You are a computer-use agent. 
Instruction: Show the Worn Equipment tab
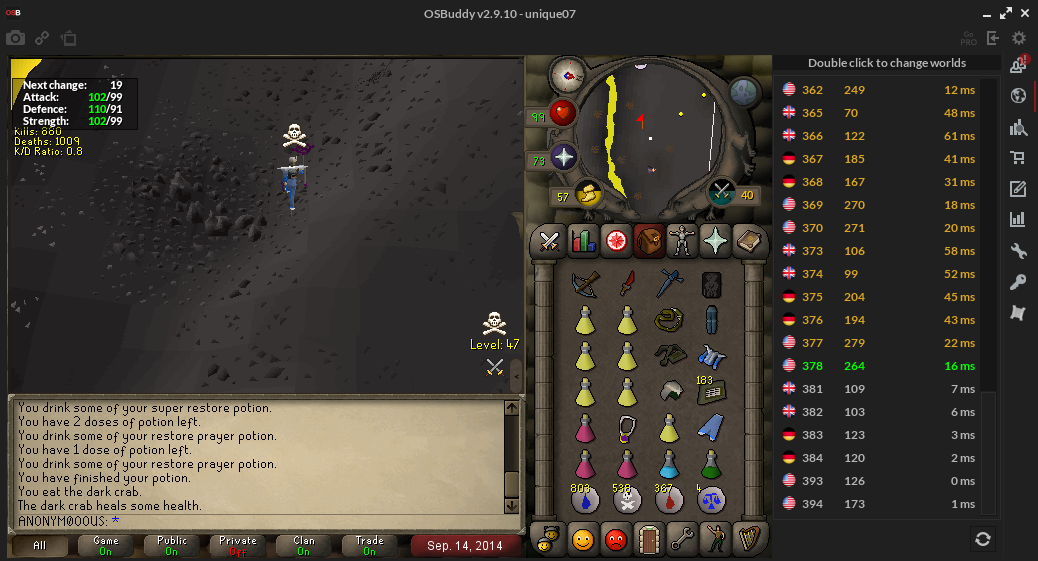tap(682, 240)
